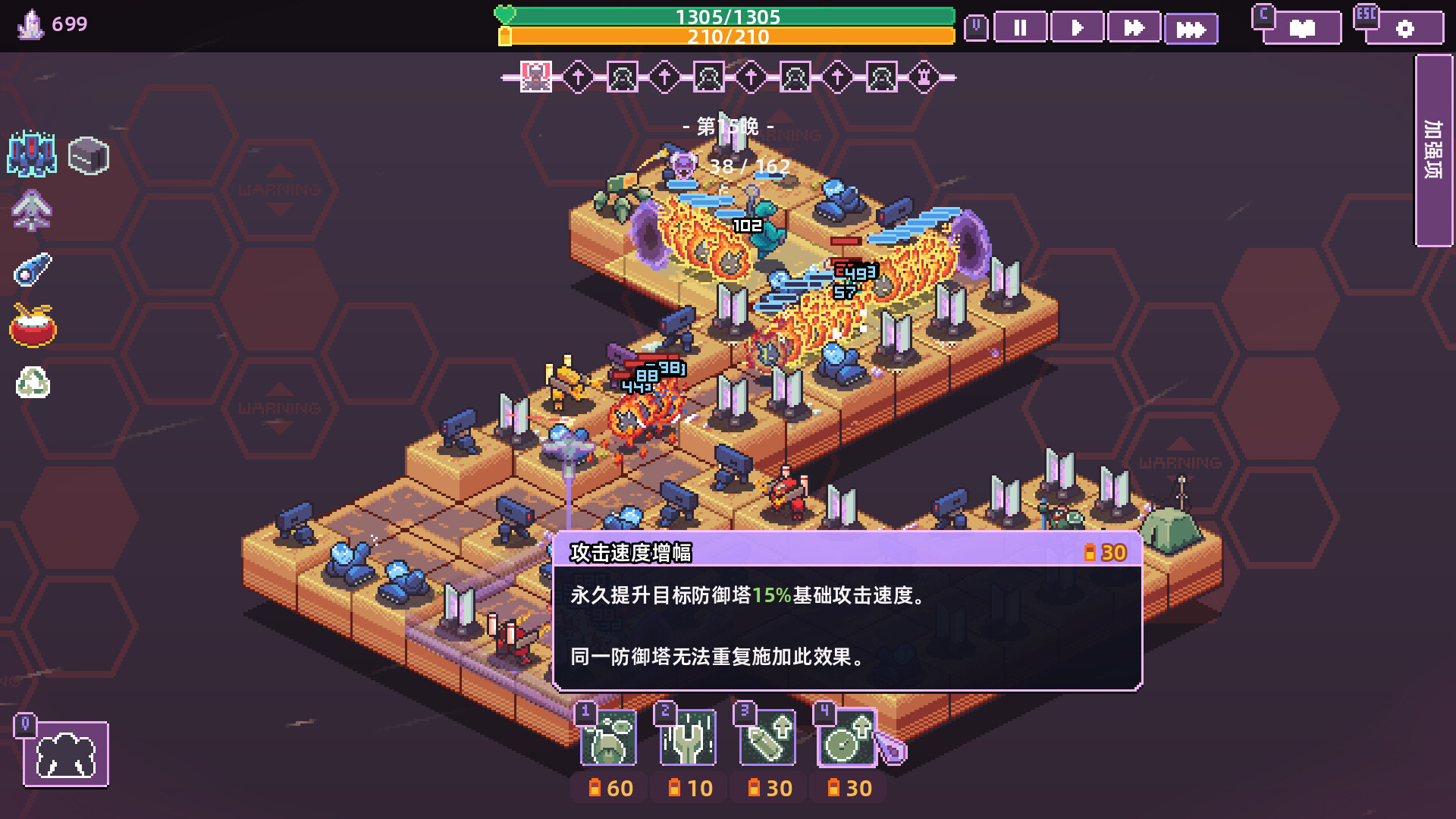Click the green 1305/1305 health bar

(x=728, y=15)
